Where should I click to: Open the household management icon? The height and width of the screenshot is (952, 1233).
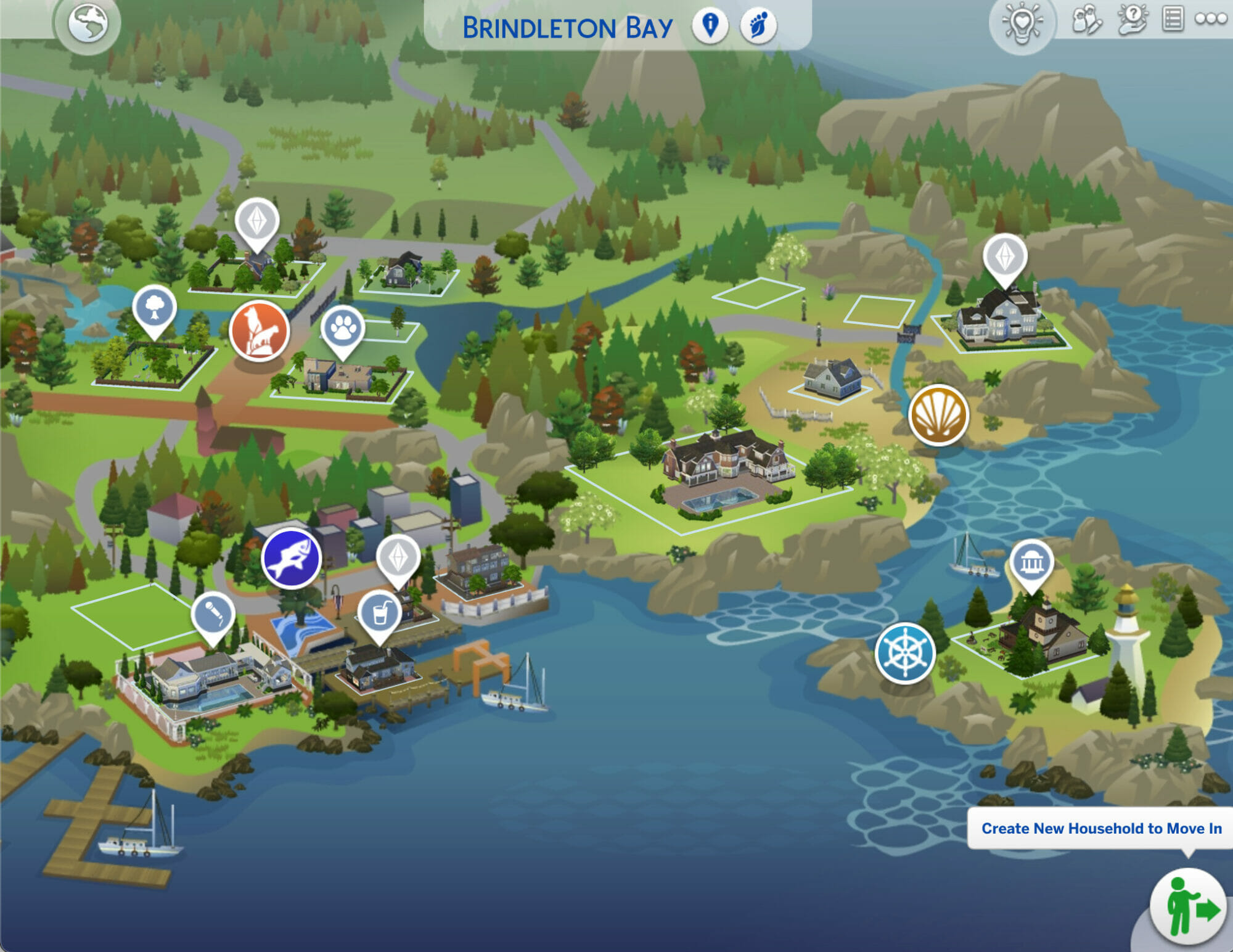[1087, 20]
